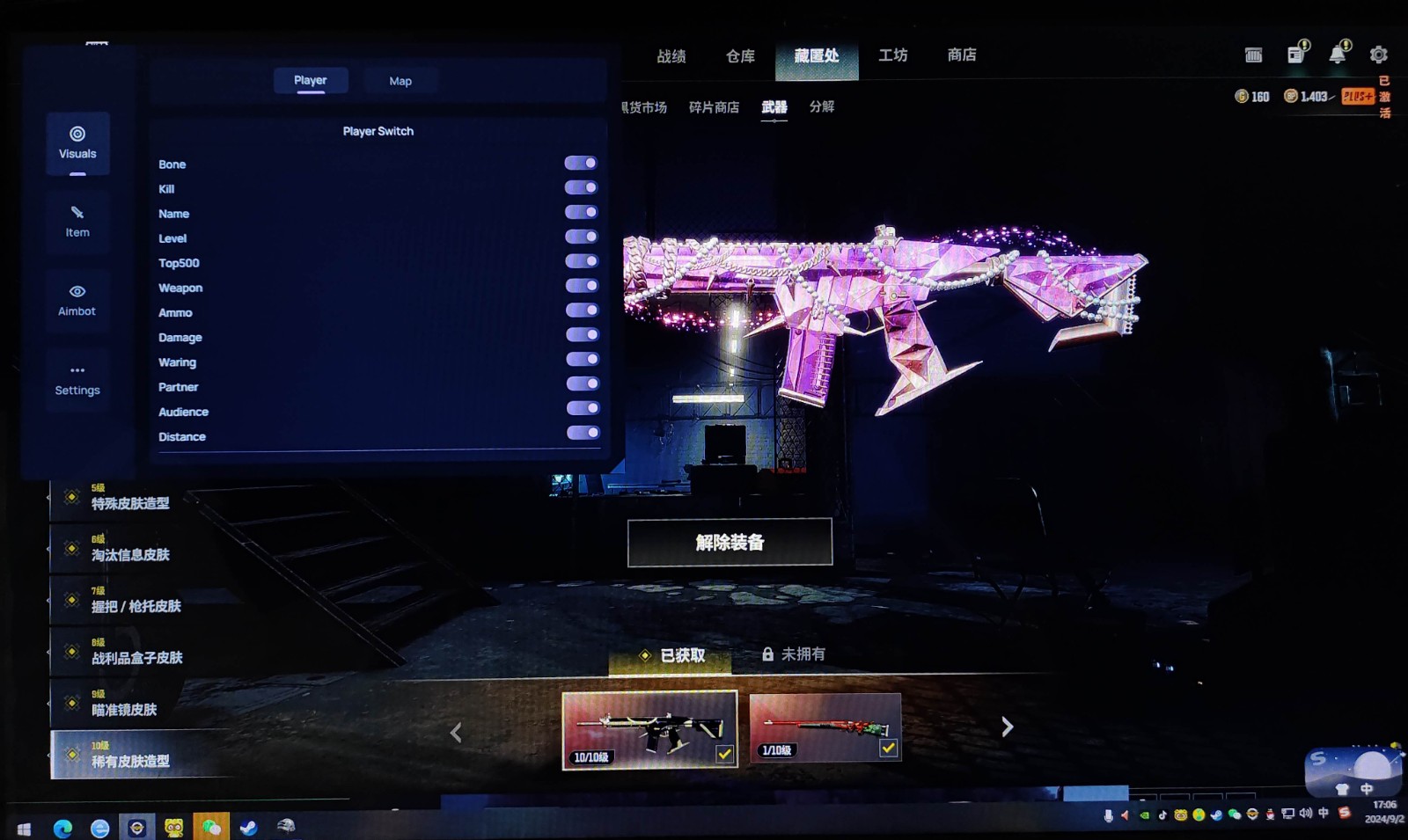Open the 工坊 workshop tab
The width and height of the screenshot is (1408, 840).
pos(892,55)
